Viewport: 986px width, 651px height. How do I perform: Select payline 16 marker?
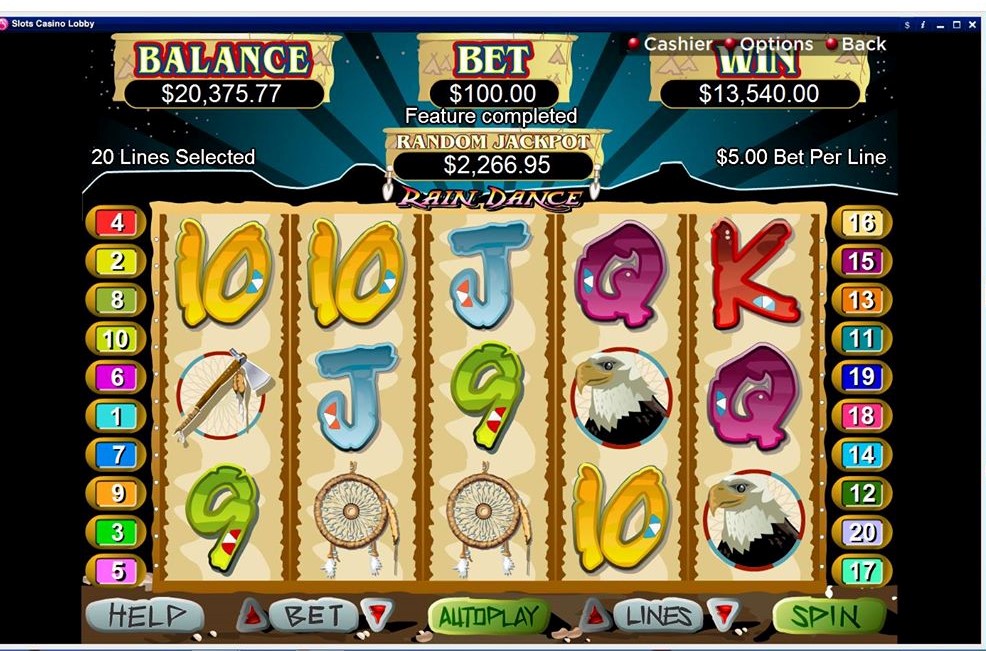(861, 223)
